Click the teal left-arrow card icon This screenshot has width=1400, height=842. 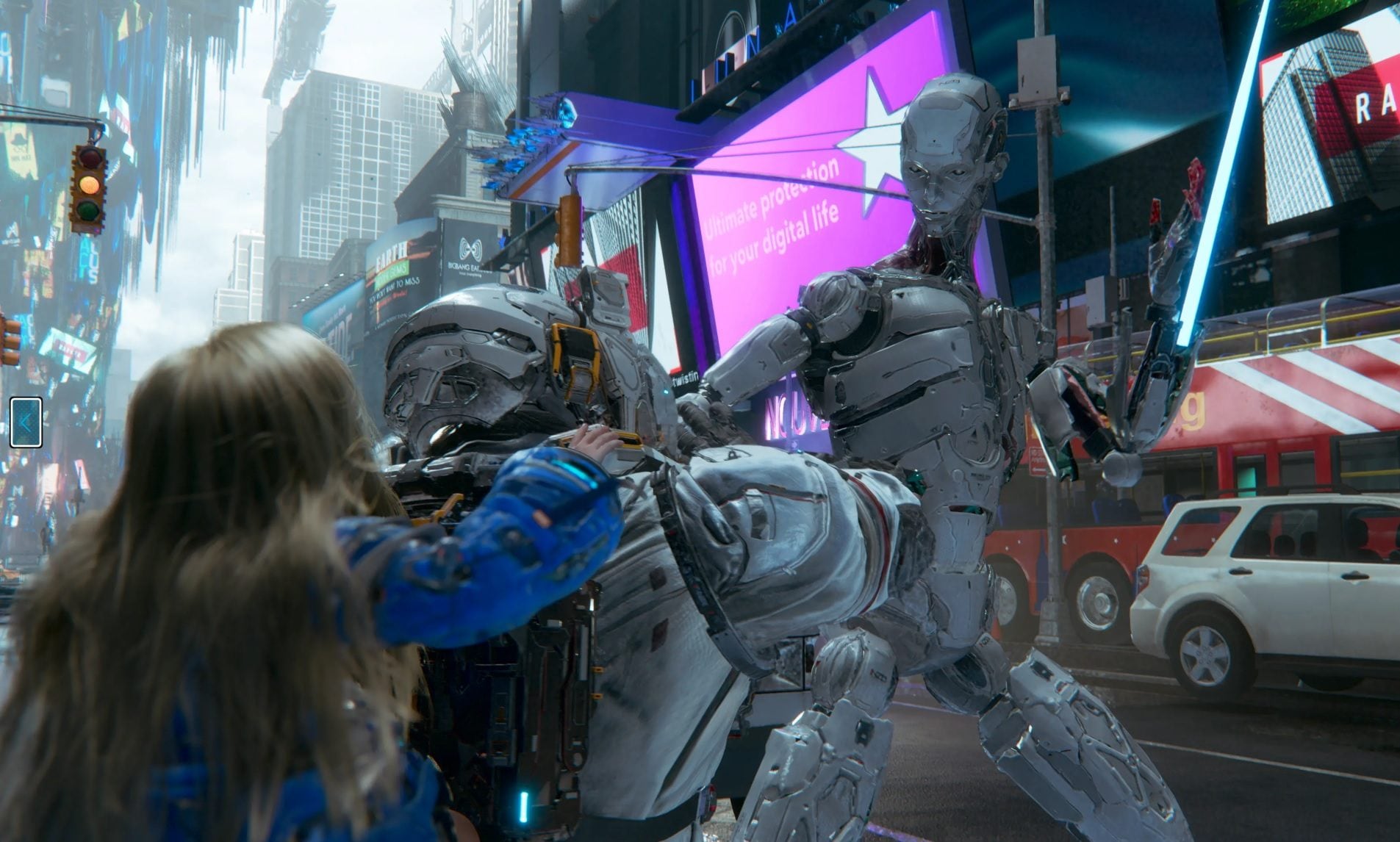(x=26, y=422)
